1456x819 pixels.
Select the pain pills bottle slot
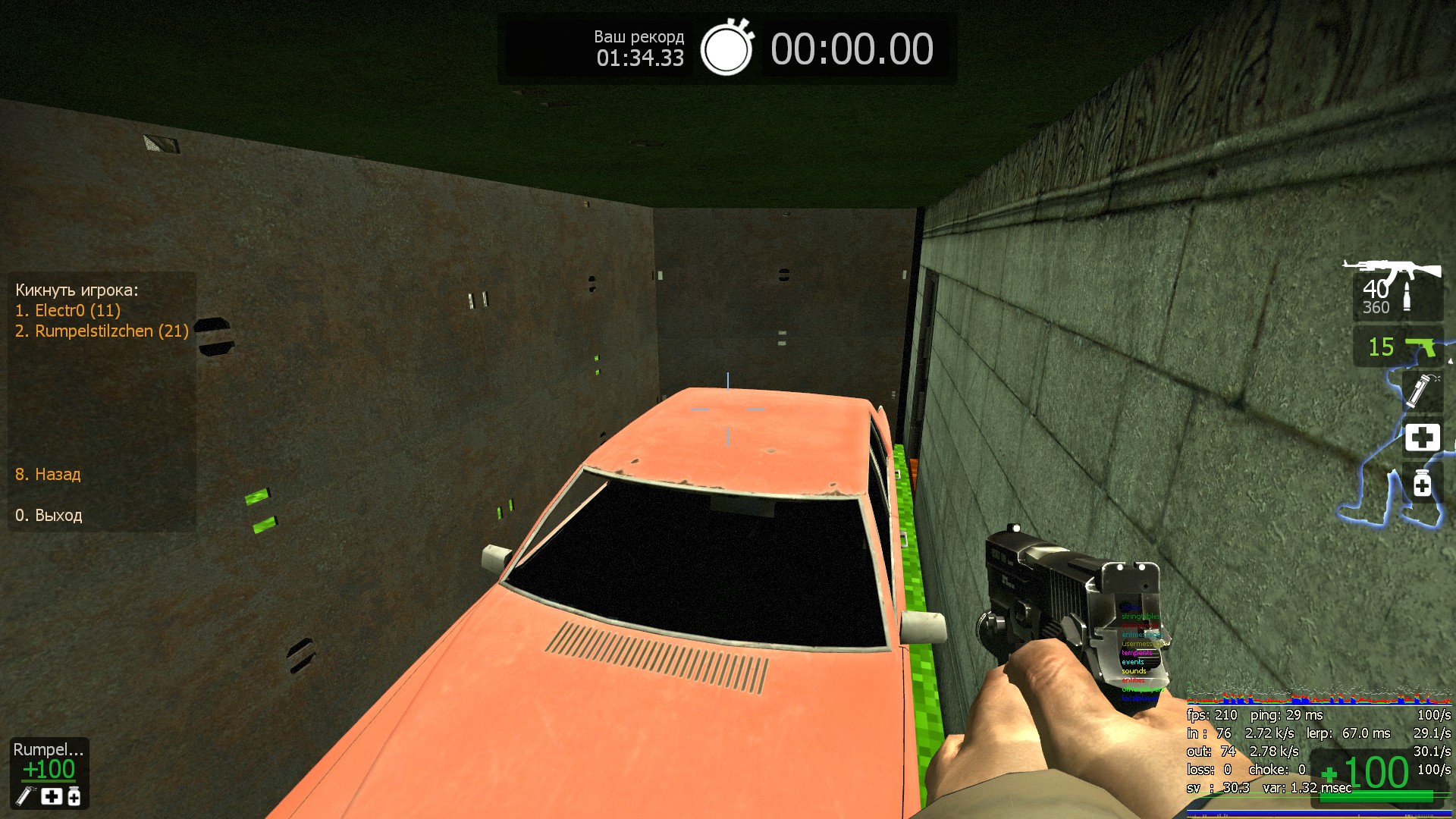(1422, 484)
